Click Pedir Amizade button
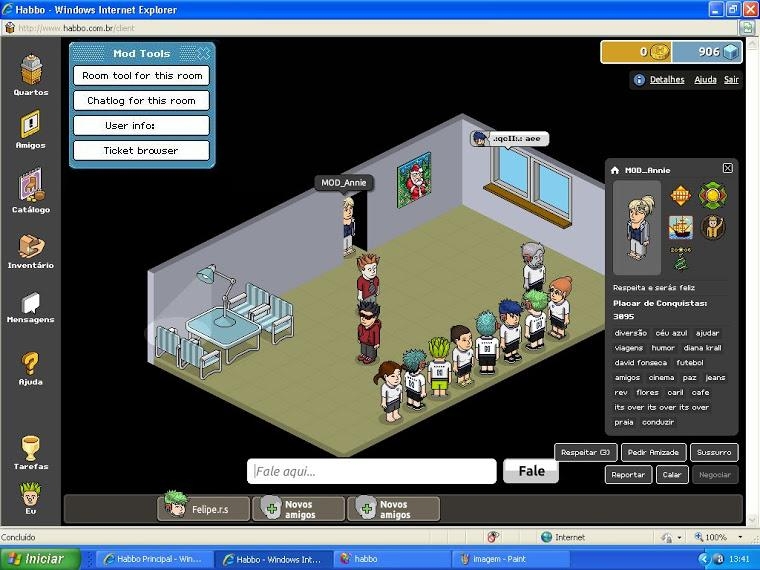Image resolution: width=760 pixels, height=570 pixels. [653, 453]
